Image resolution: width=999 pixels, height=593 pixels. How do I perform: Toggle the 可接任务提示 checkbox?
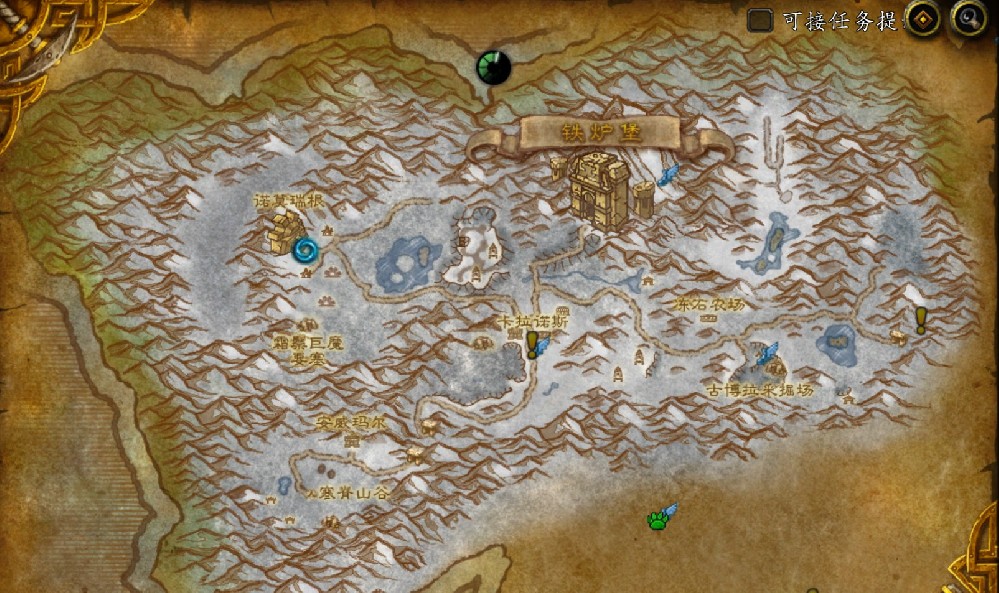761,20
